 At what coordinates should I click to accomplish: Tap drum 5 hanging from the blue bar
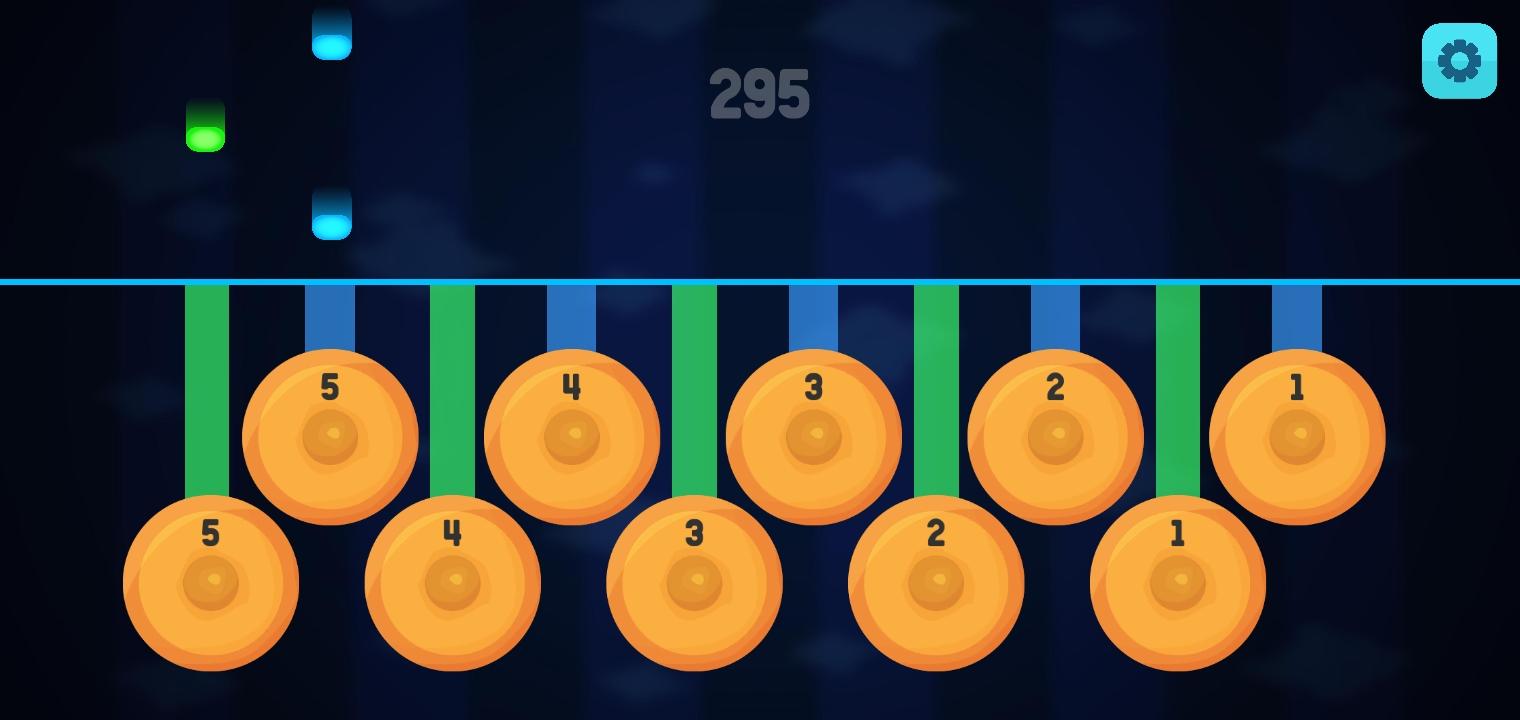pyautogui.click(x=330, y=436)
